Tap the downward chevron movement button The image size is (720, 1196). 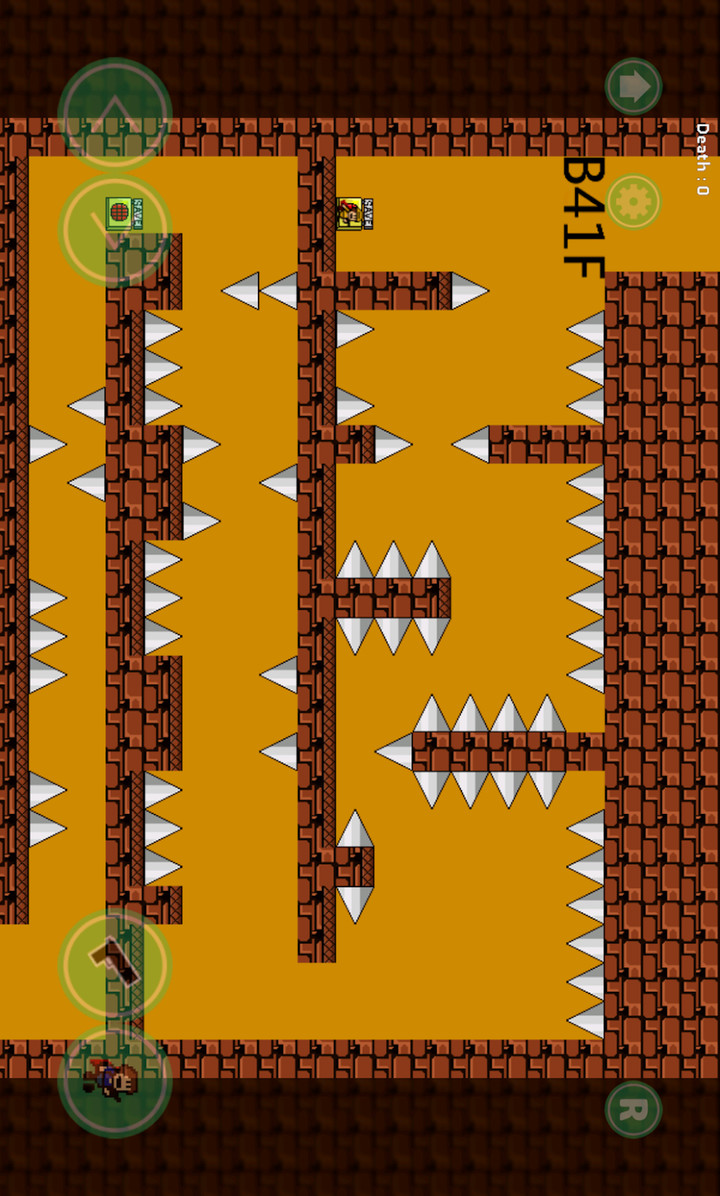(115, 232)
